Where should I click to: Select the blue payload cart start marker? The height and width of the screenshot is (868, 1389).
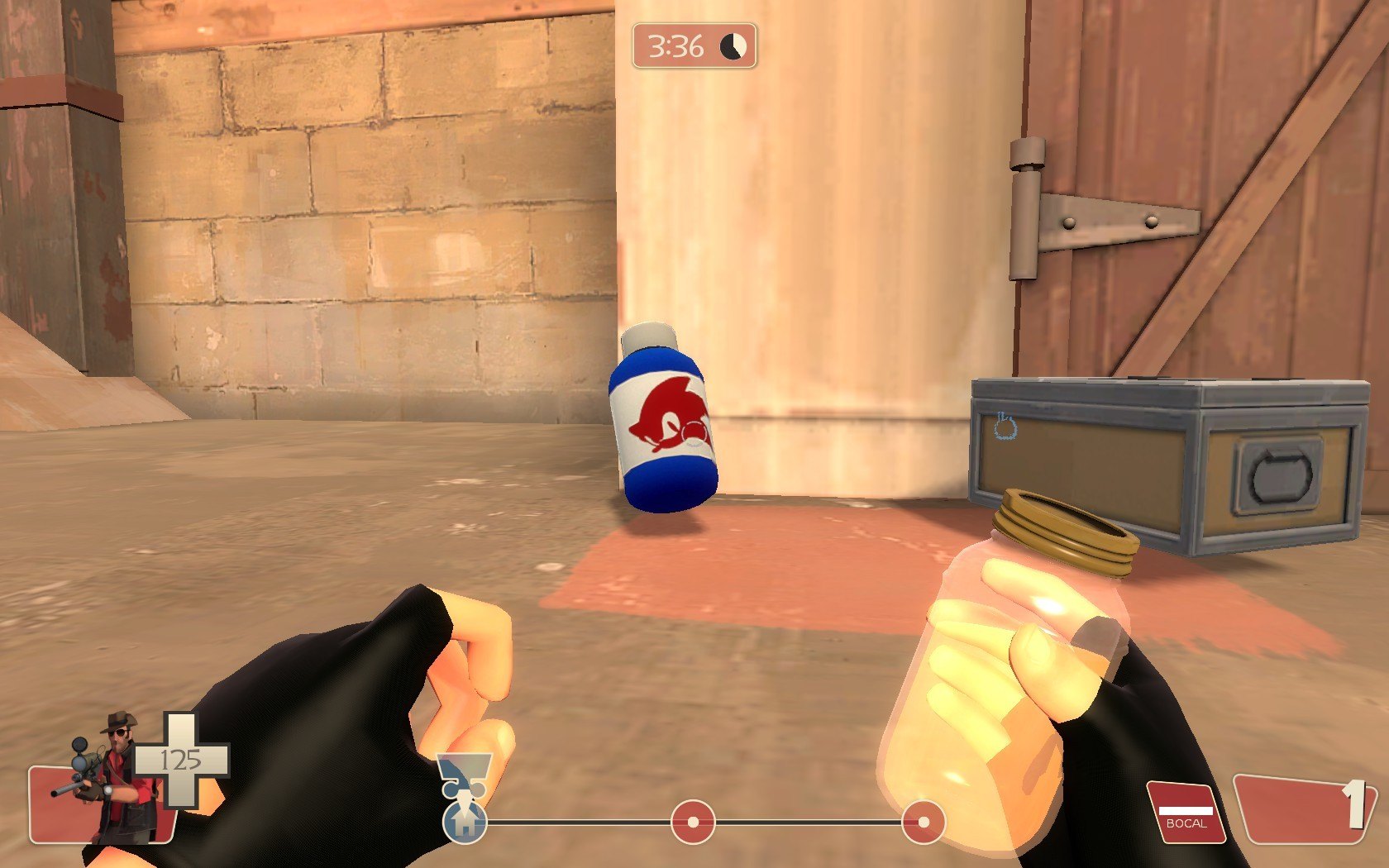click(x=465, y=822)
